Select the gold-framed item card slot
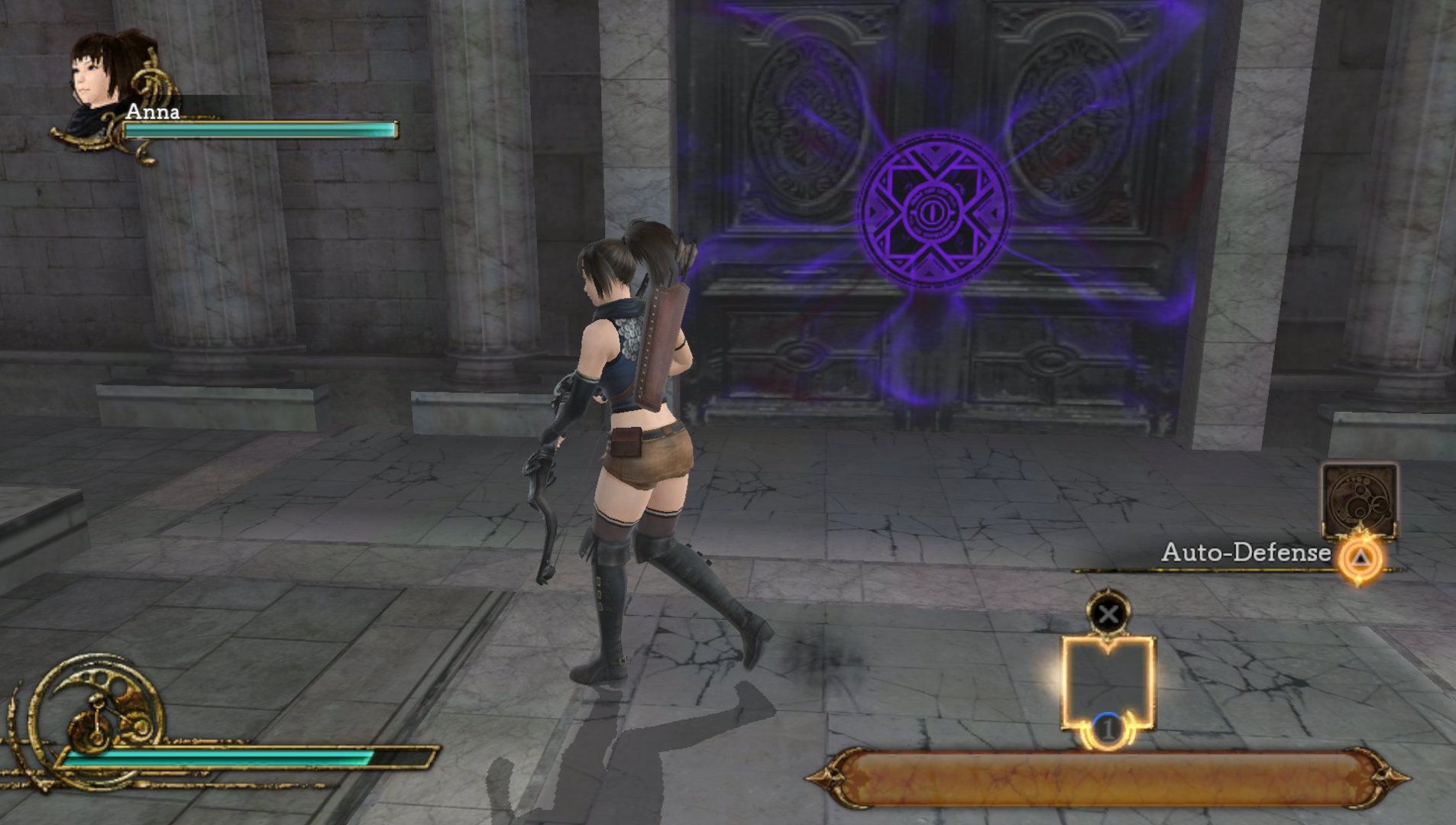The height and width of the screenshot is (825, 1456). point(1108,684)
